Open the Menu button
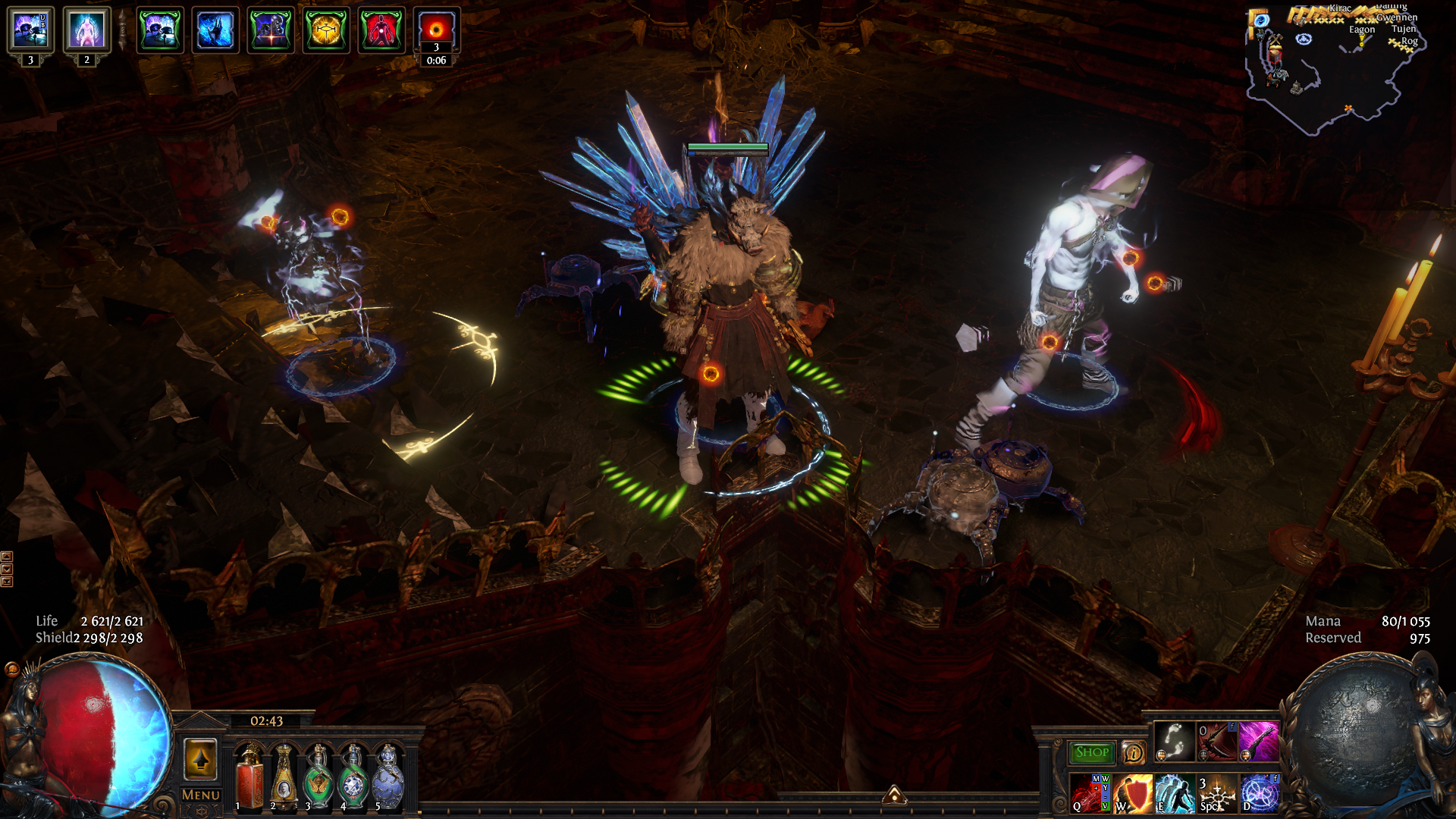 pyautogui.click(x=201, y=795)
